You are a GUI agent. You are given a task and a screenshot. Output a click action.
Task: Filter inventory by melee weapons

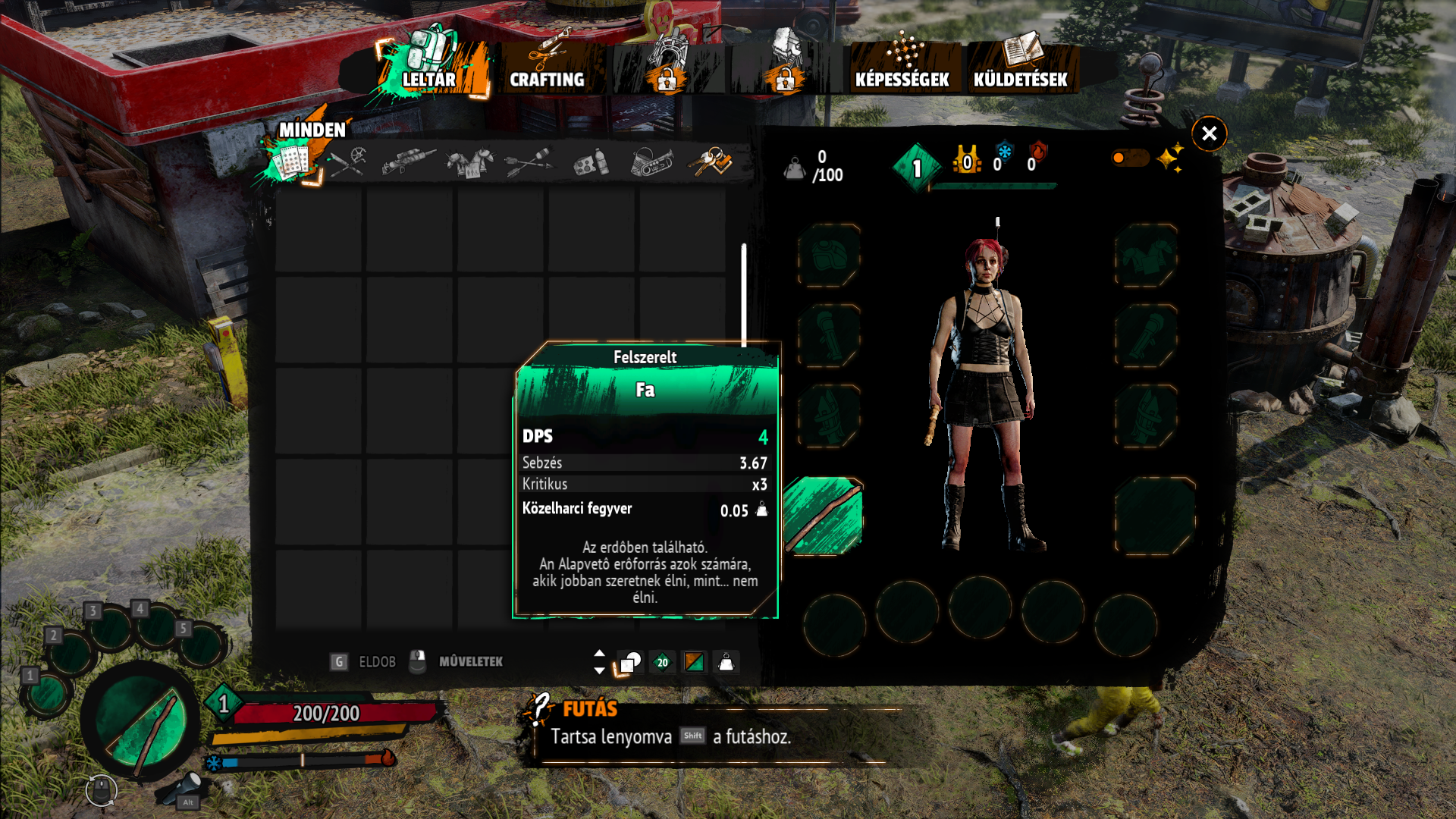(x=347, y=162)
